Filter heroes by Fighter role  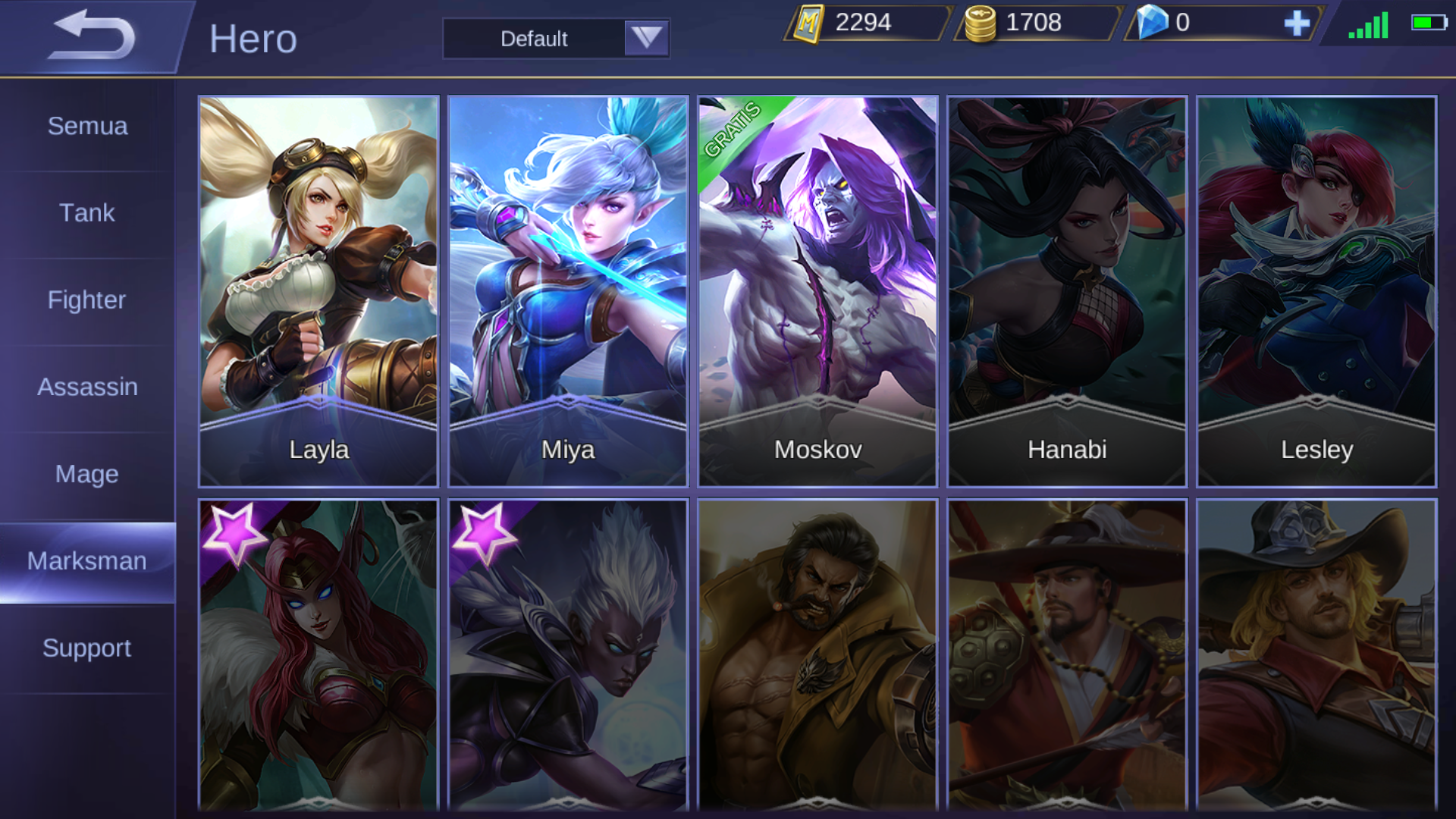(87, 300)
